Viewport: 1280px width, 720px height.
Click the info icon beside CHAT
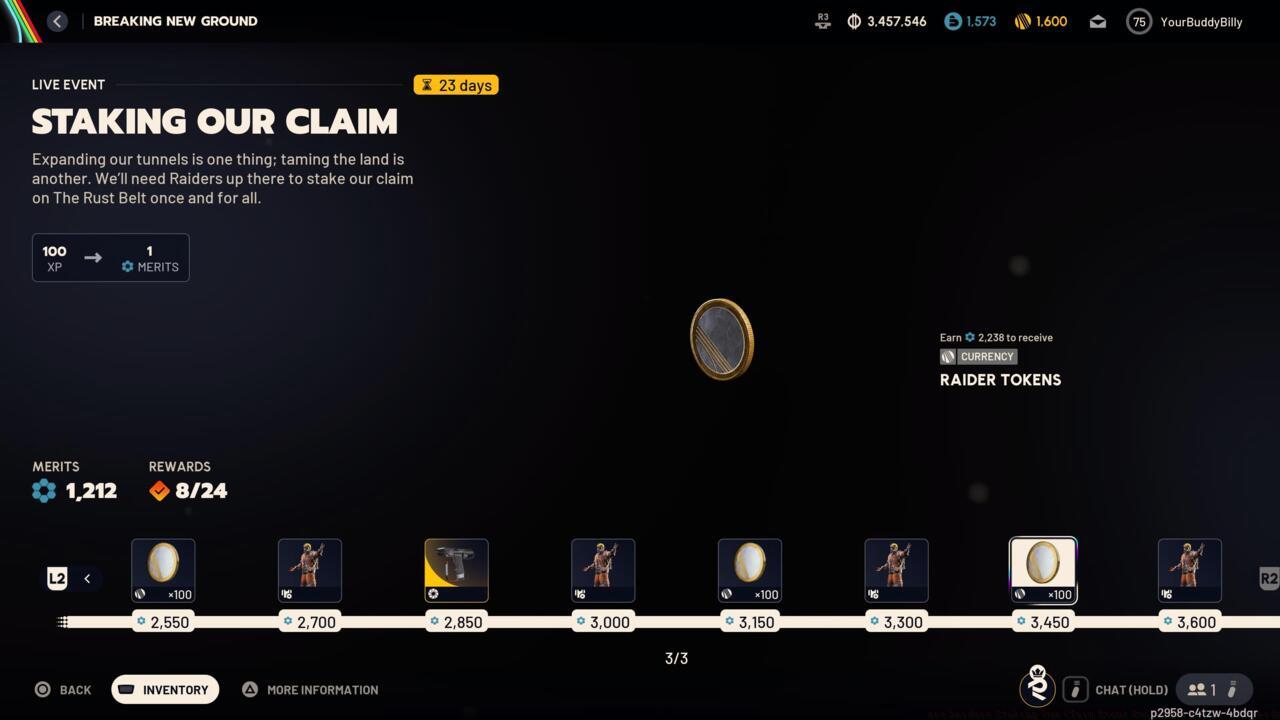(x=1075, y=689)
